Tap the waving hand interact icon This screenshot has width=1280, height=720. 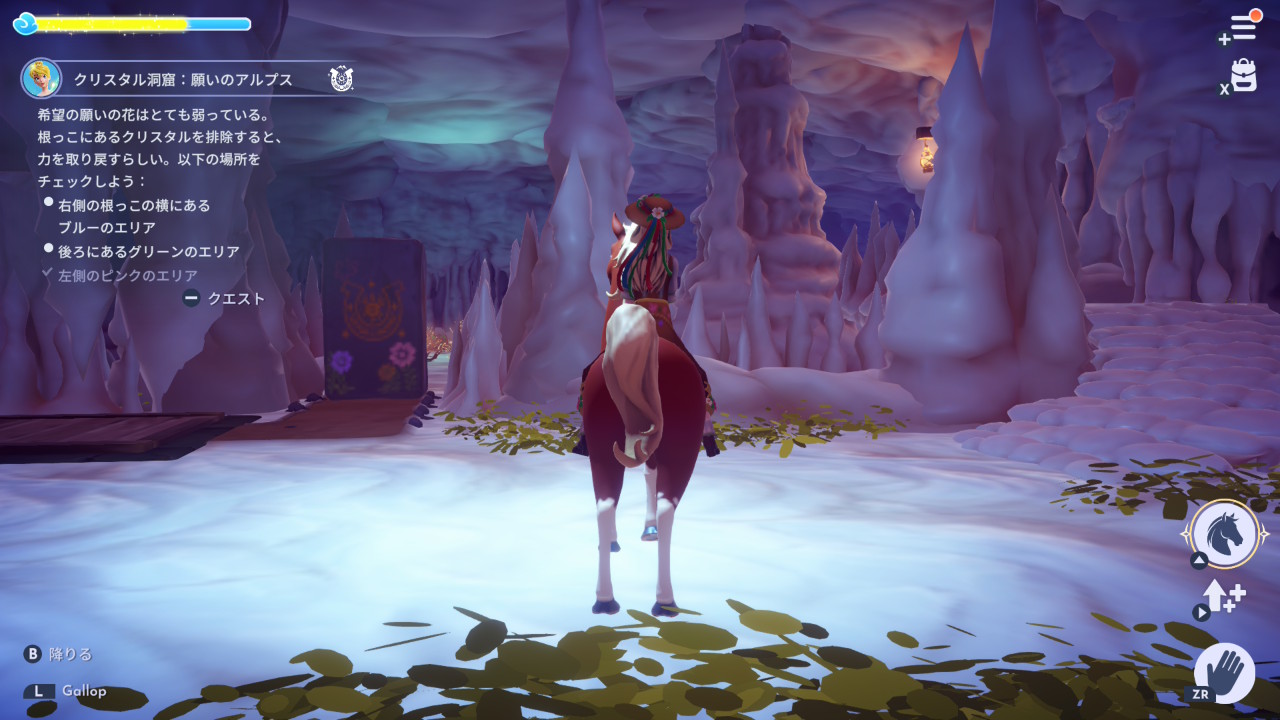click(x=1225, y=671)
